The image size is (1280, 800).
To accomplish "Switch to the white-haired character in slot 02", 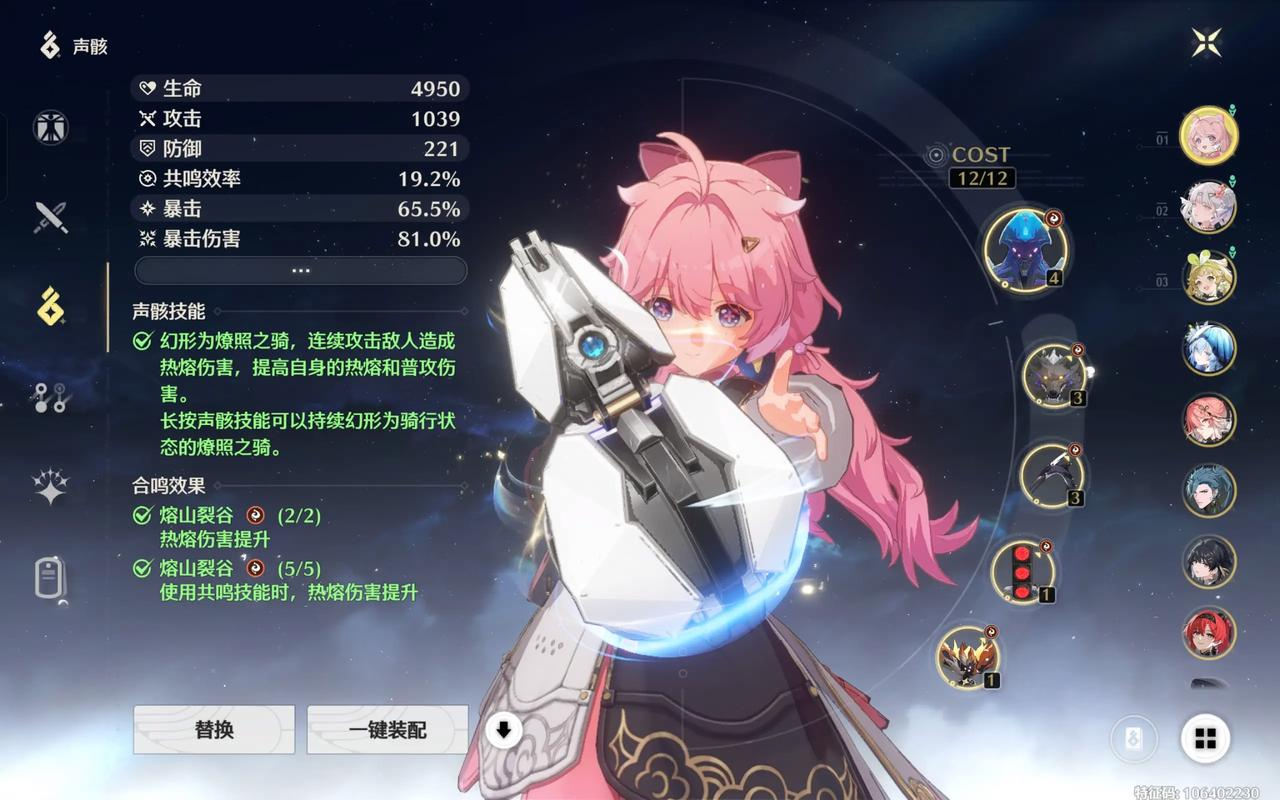I will coord(1209,206).
